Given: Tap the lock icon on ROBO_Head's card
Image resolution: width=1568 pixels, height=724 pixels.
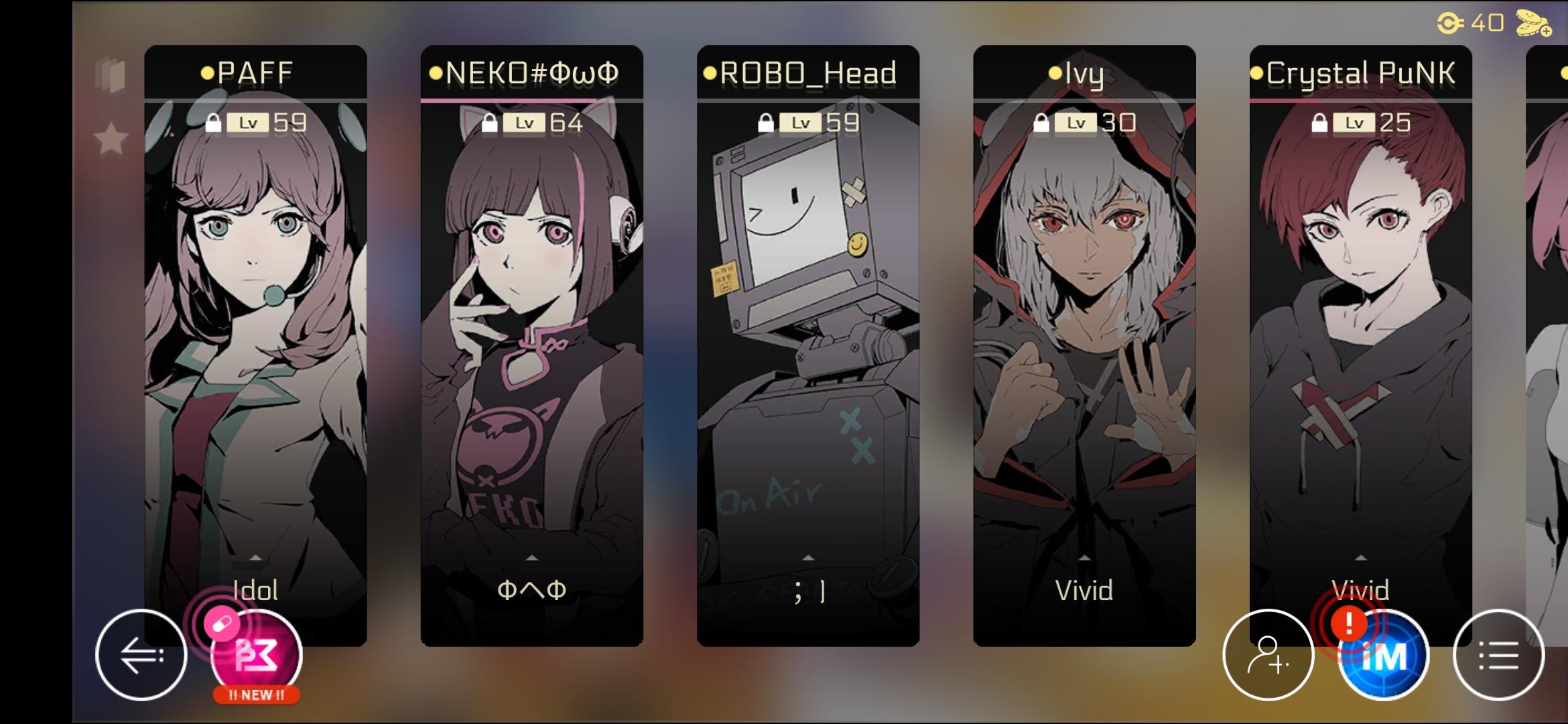Looking at the screenshot, I should pyautogui.click(x=767, y=123).
